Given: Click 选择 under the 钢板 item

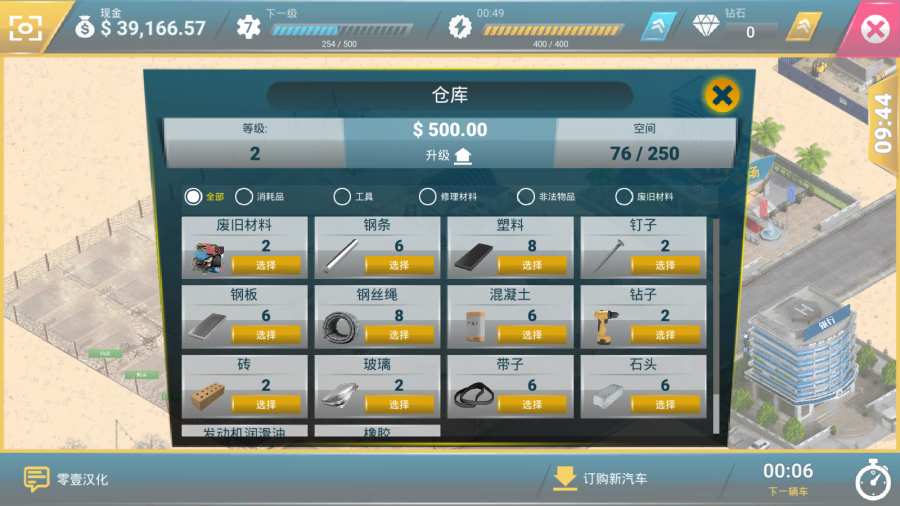Looking at the screenshot, I should pos(266,335).
